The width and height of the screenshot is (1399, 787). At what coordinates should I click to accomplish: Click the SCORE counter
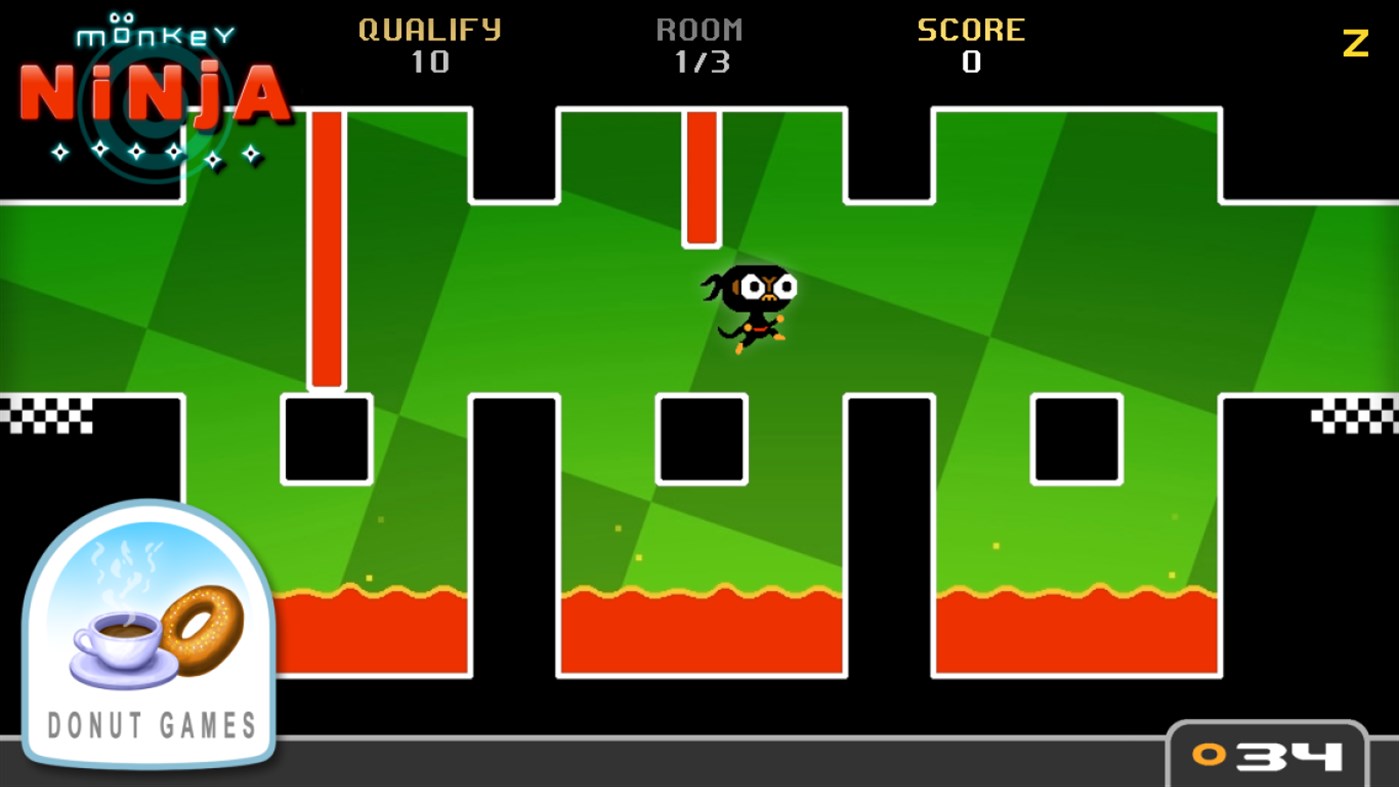coord(971,45)
